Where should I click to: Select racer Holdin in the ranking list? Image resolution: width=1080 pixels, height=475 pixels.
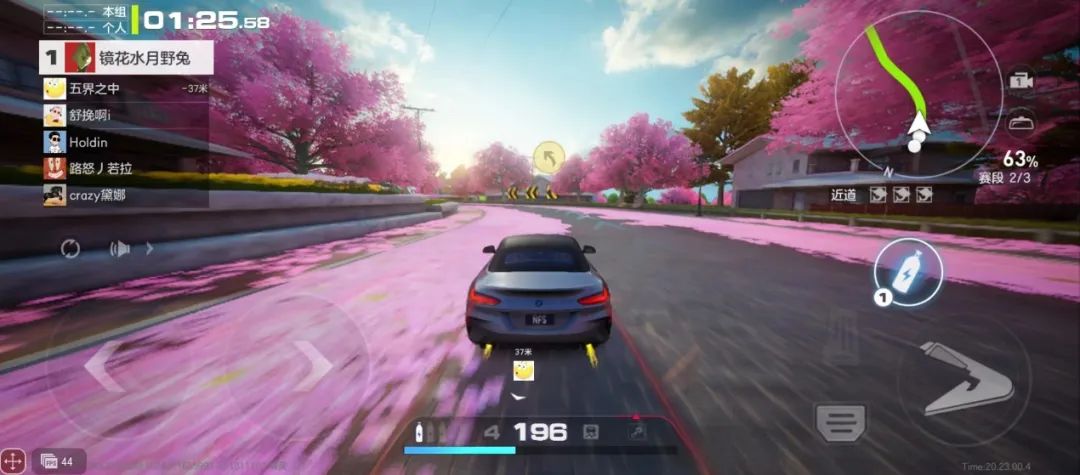[88, 142]
